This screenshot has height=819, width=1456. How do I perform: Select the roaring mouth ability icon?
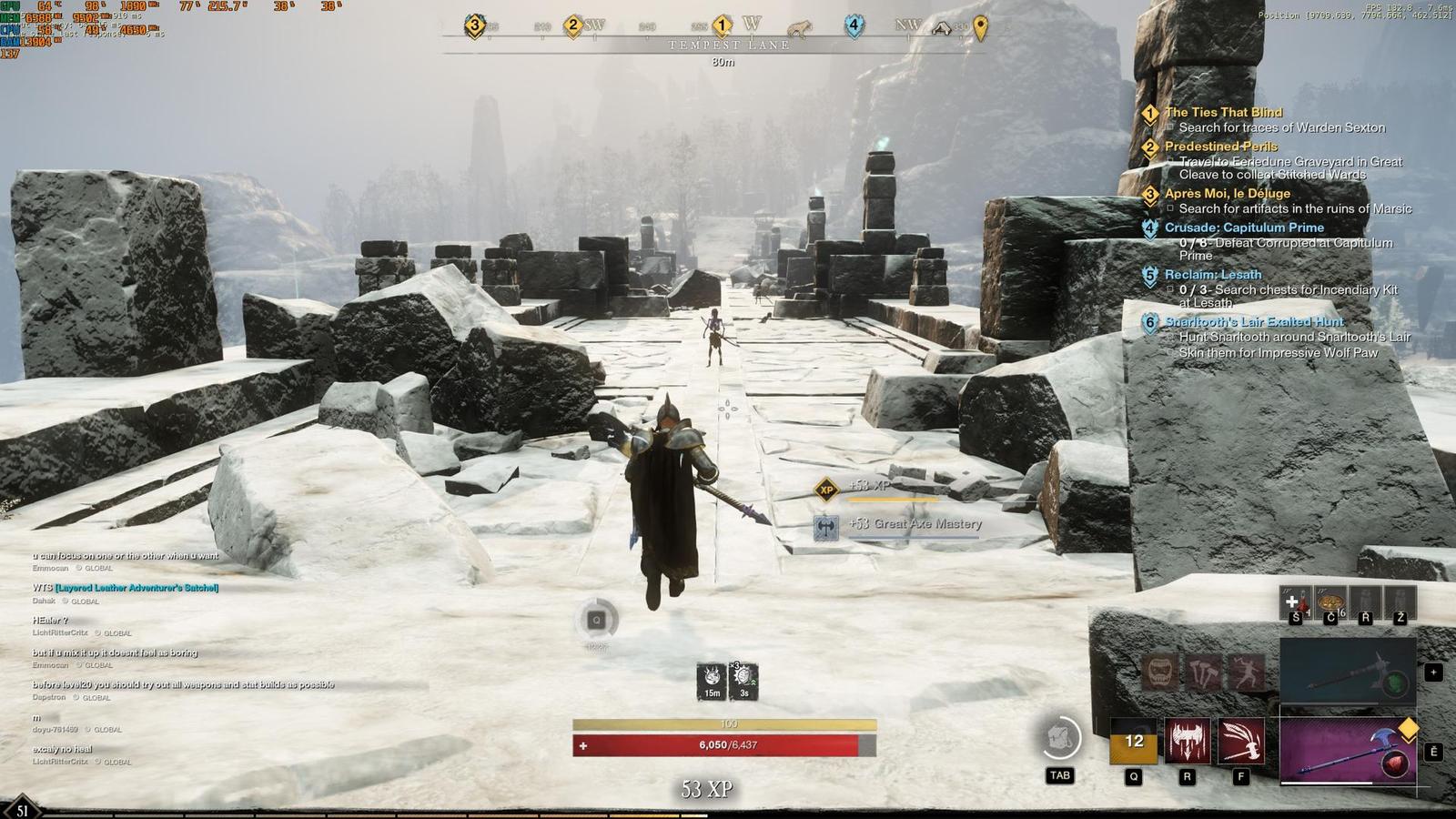coord(1159,673)
